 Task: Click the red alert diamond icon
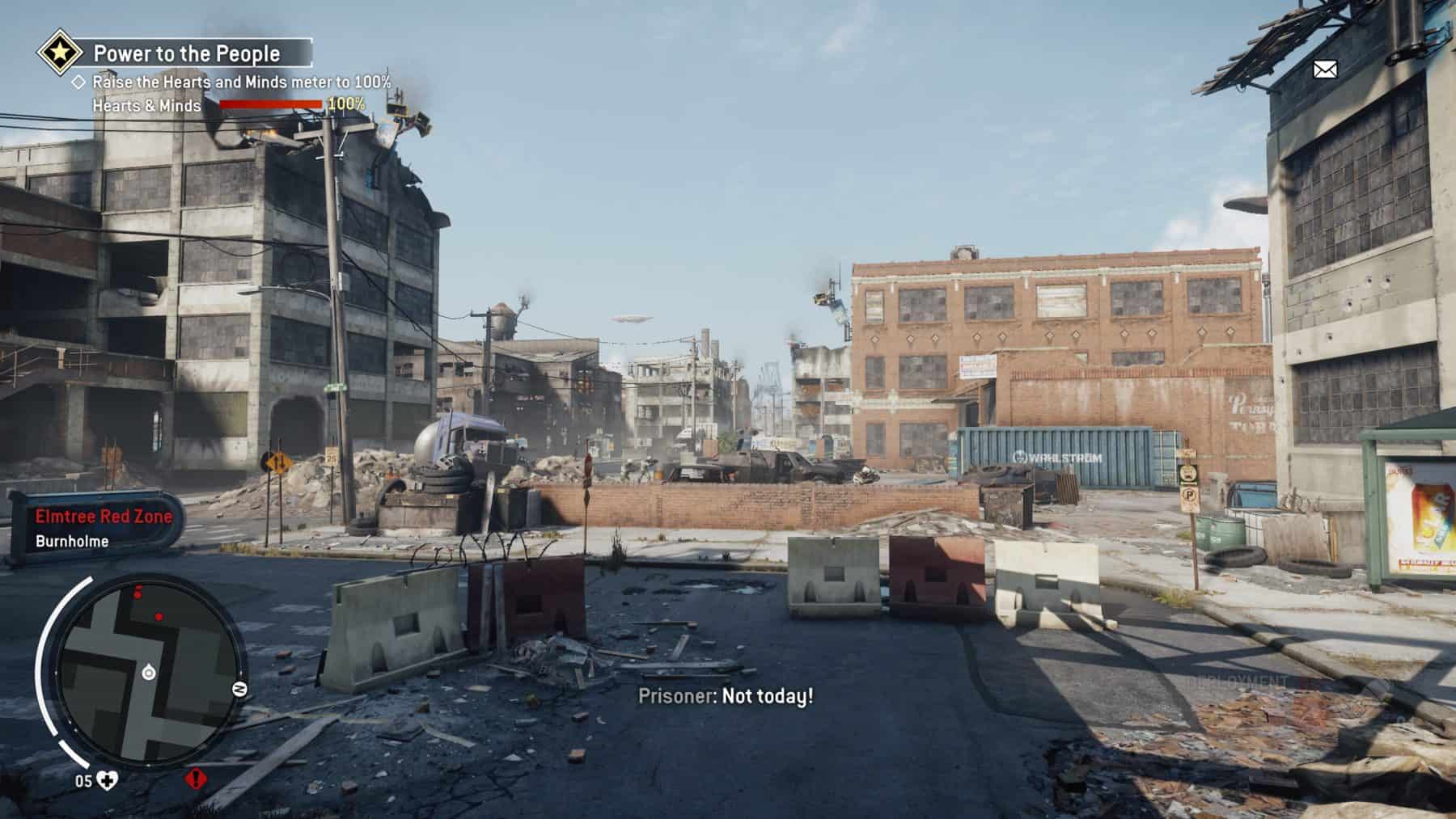(196, 779)
